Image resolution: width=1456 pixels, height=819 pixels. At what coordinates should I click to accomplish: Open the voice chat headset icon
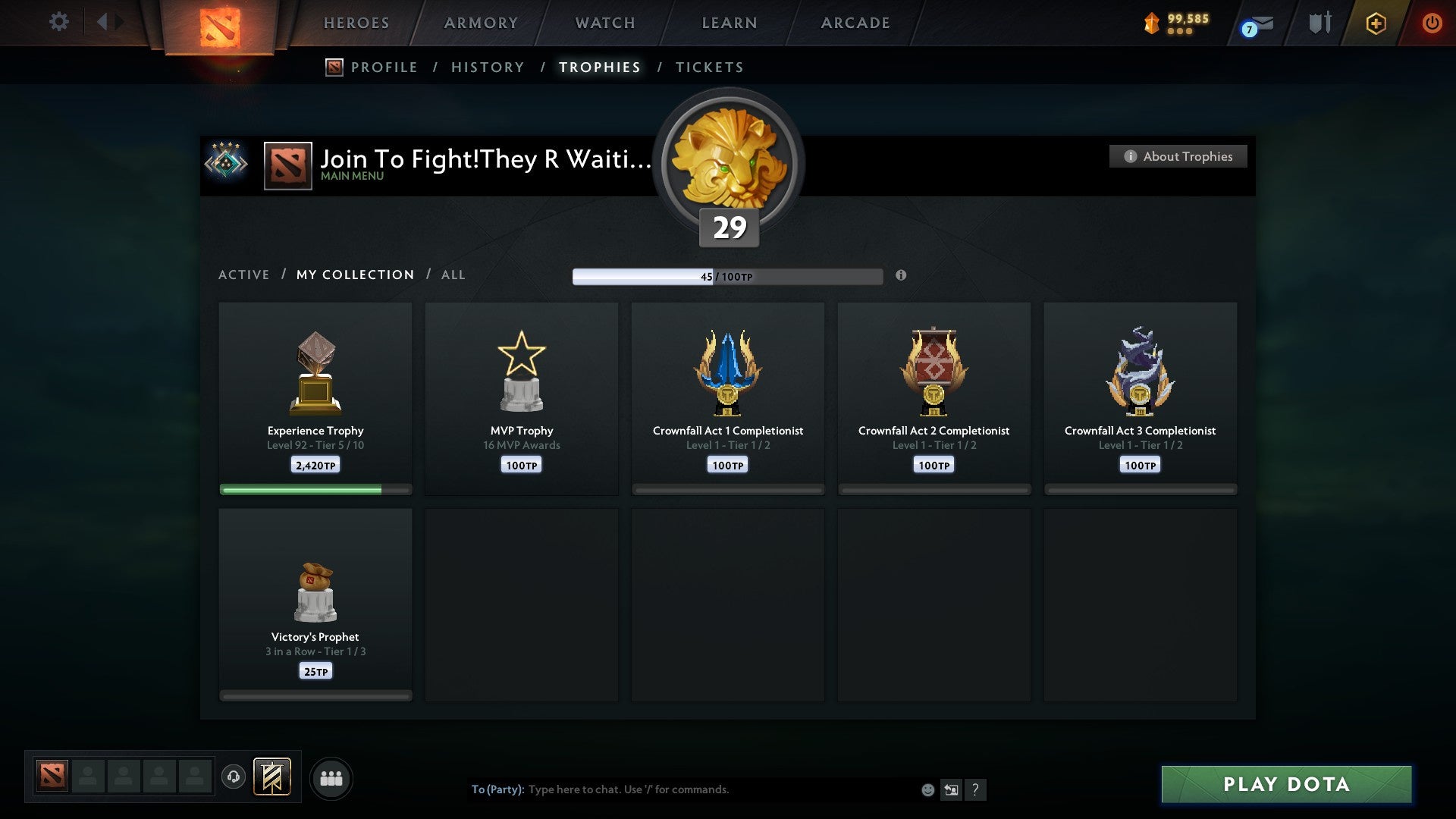pyautogui.click(x=233, y=778)
